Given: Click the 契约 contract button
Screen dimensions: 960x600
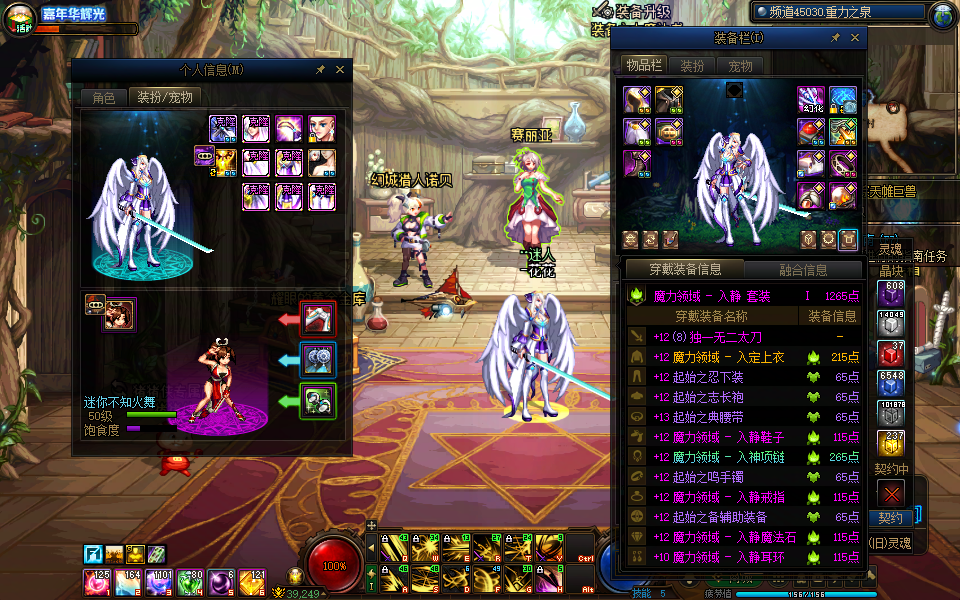Looking at the screenshot, I should tap(890, 518).
